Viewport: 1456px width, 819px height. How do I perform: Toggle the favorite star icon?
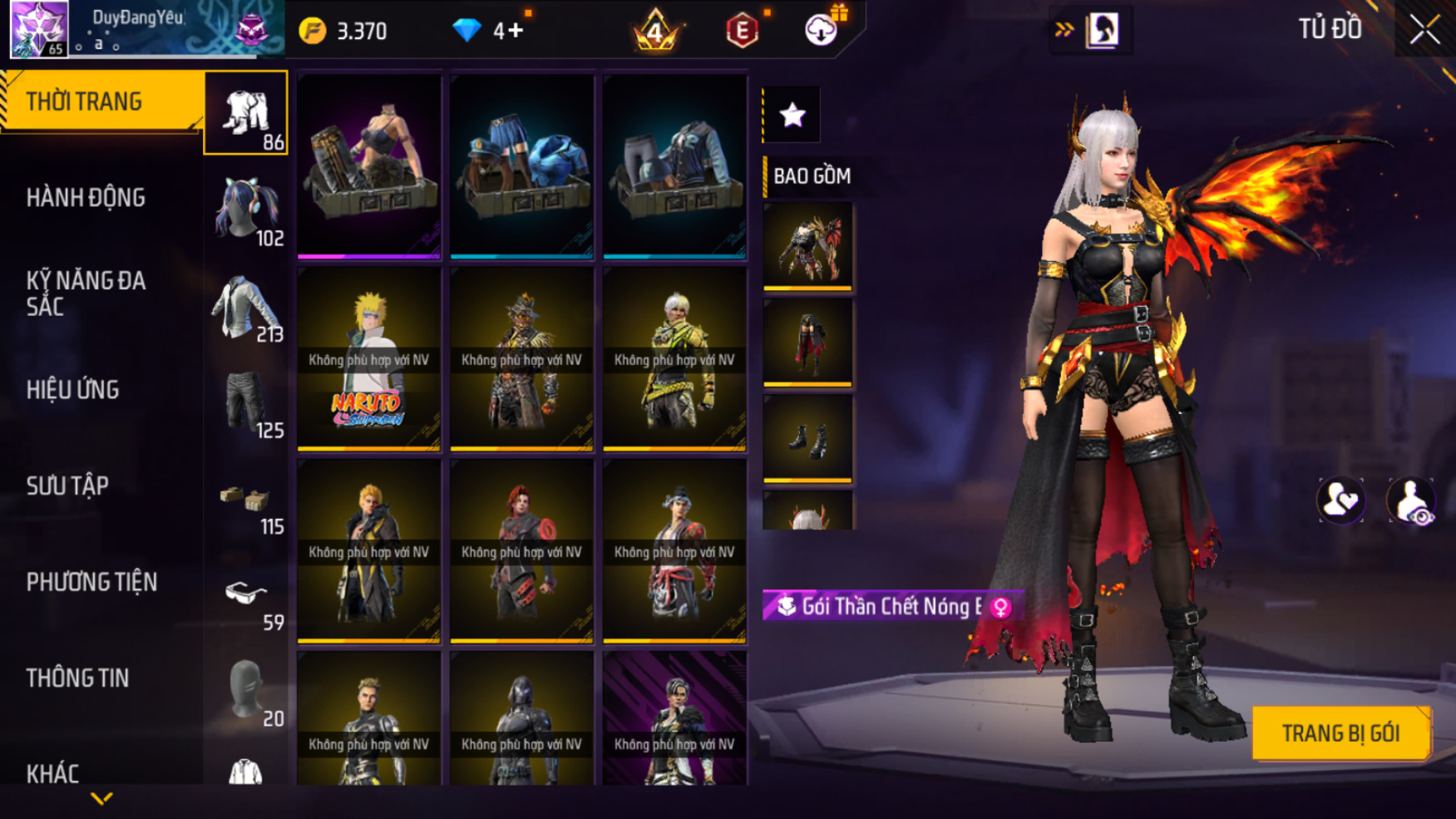coord(792,115)
